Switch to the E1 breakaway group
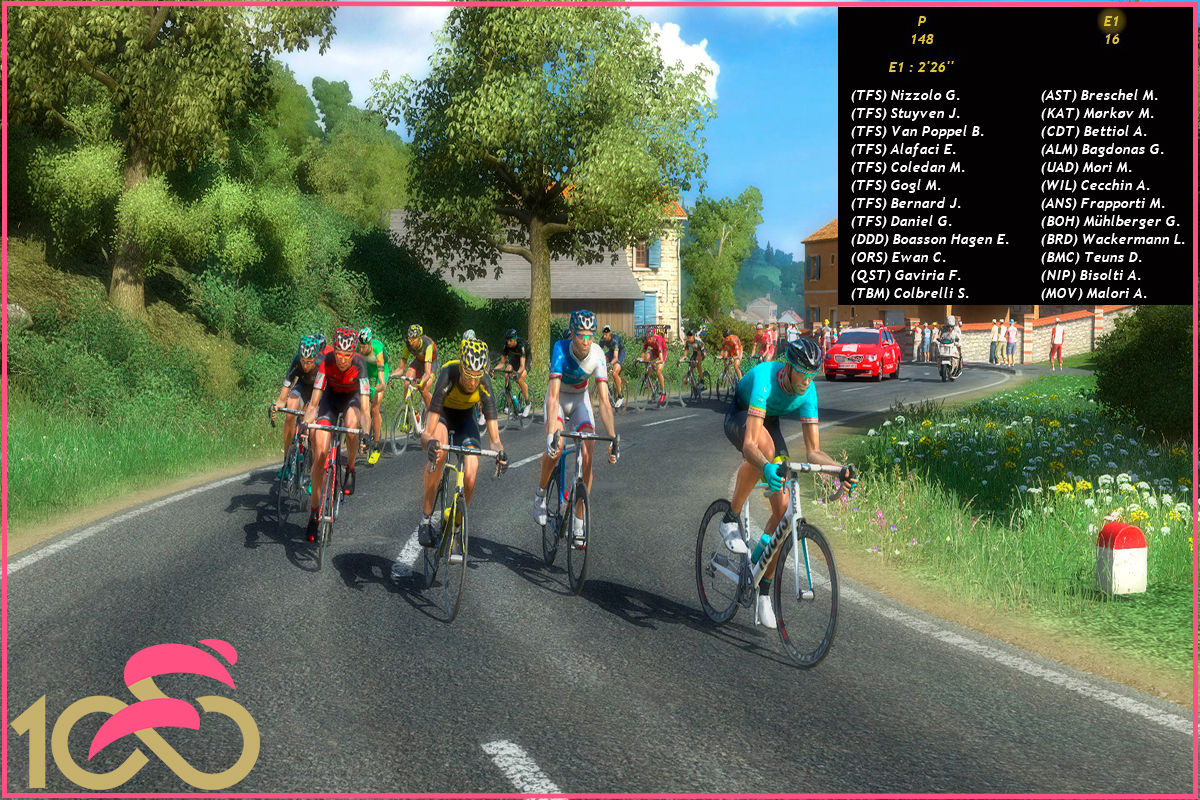Viewport: 1200px width, 800px height. (1112, 30)
